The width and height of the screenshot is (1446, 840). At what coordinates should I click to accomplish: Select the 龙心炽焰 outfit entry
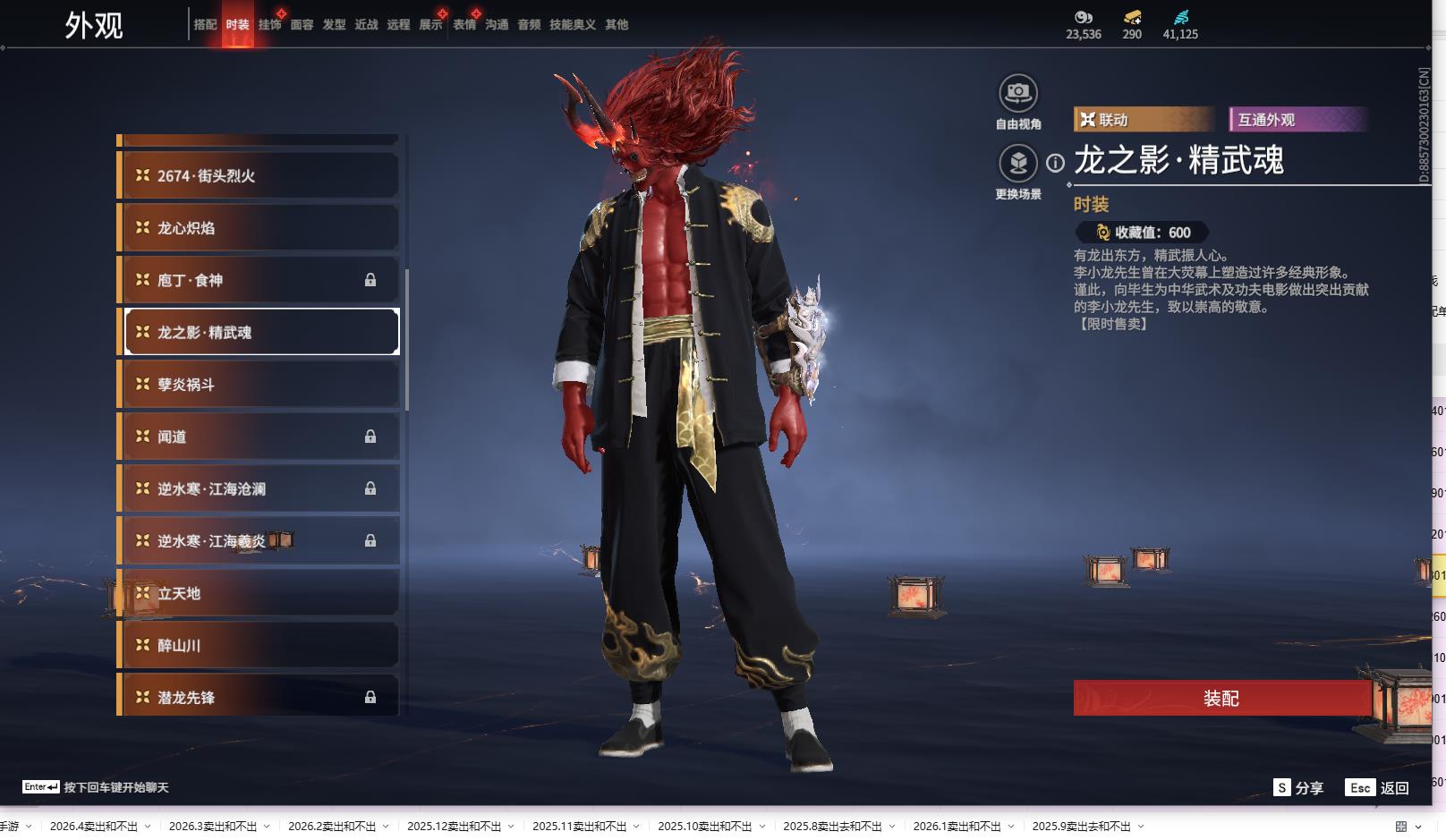259,228
